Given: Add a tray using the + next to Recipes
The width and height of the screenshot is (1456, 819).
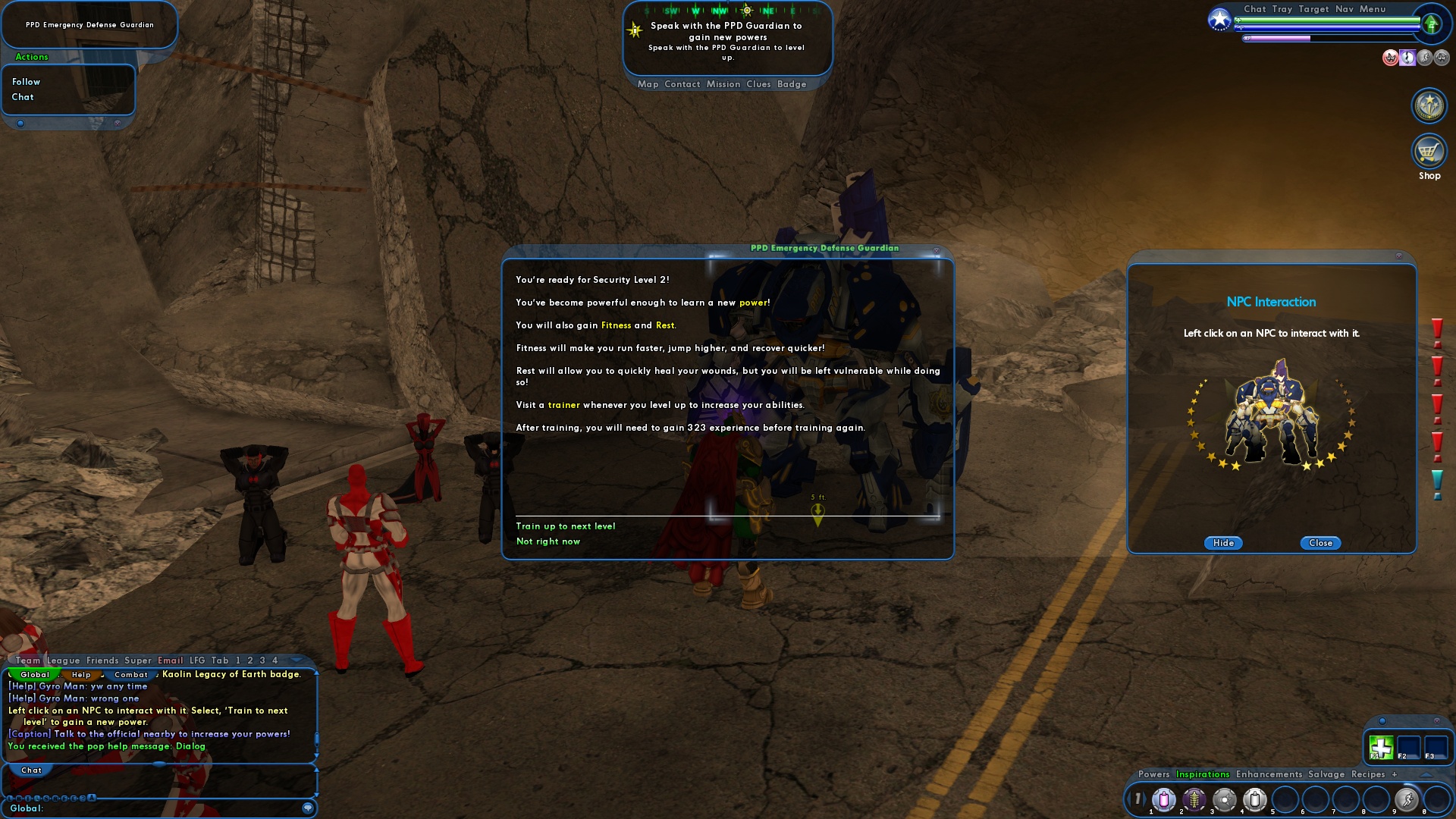Looking at the screenshot, I should coord(1394,774).
